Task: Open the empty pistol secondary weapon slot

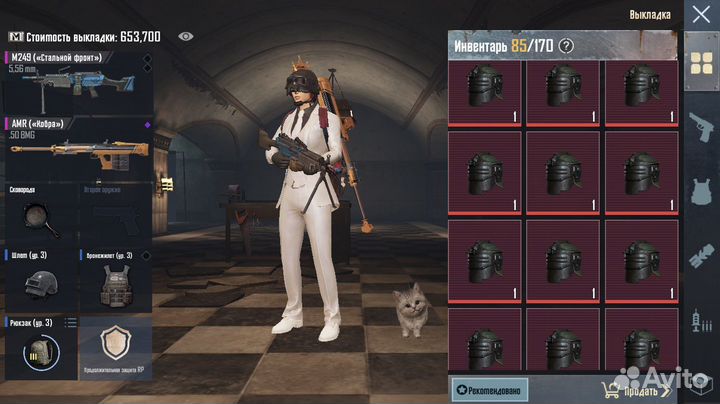Action: [113, 213]
